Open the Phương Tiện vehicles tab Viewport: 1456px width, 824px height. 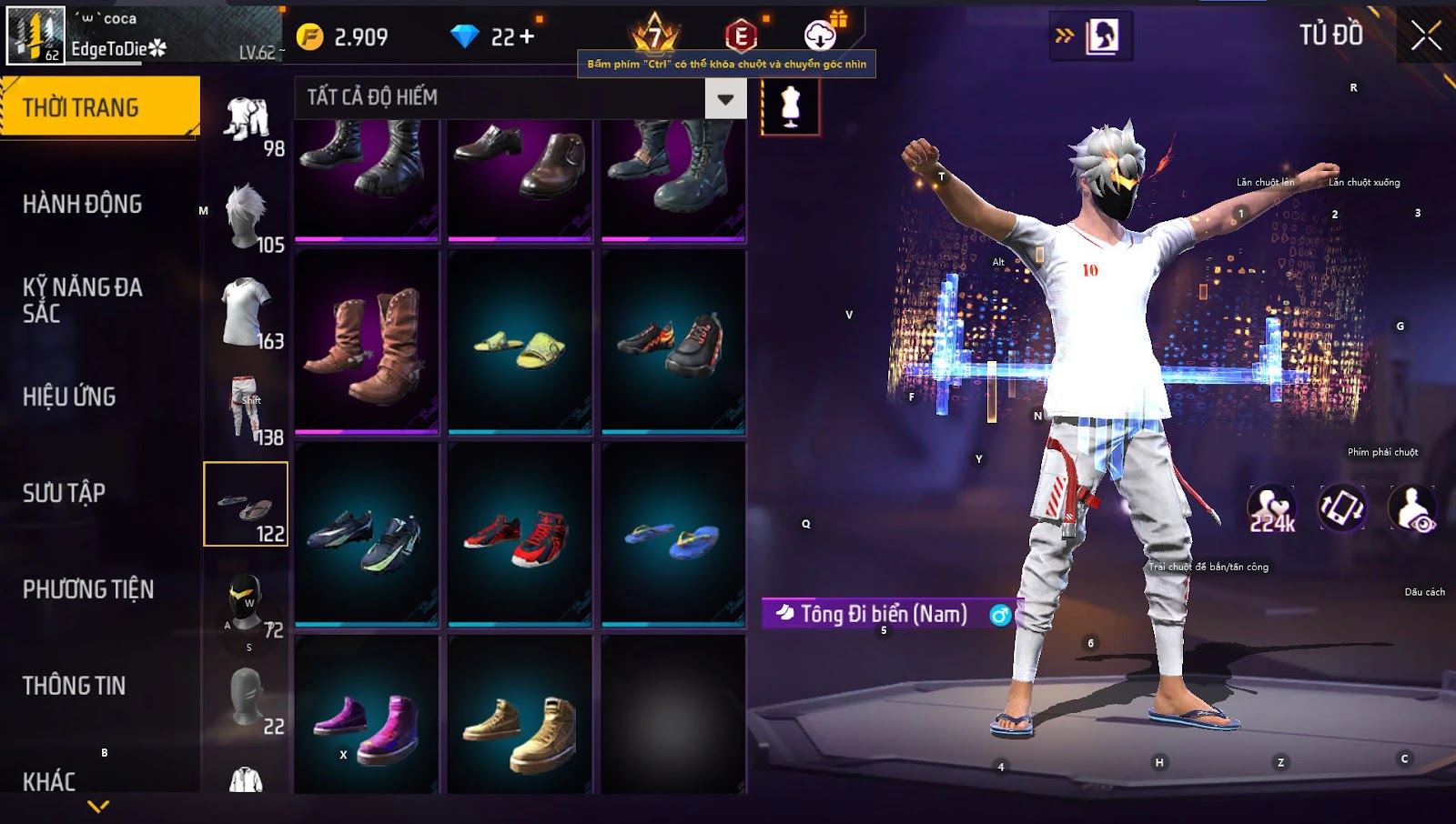click(87, 589)
